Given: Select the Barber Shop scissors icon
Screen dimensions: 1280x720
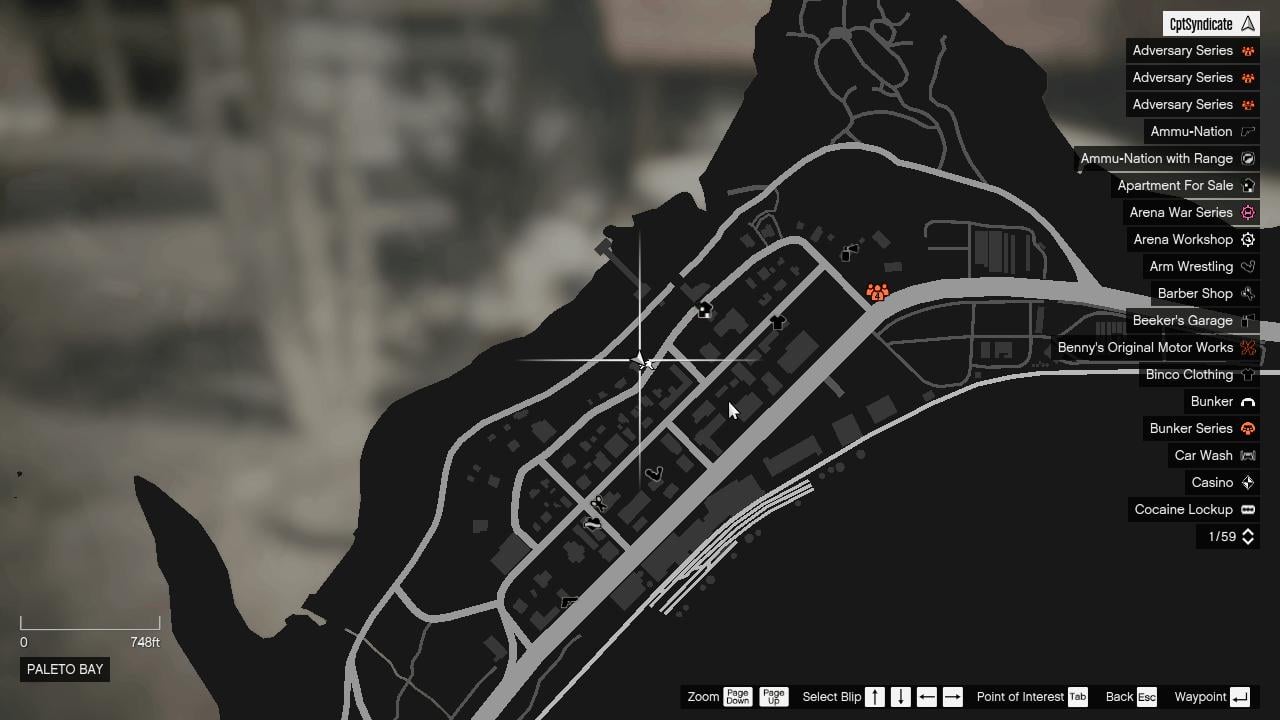Looking at the screenshot, I should (x=1247, y=293).
